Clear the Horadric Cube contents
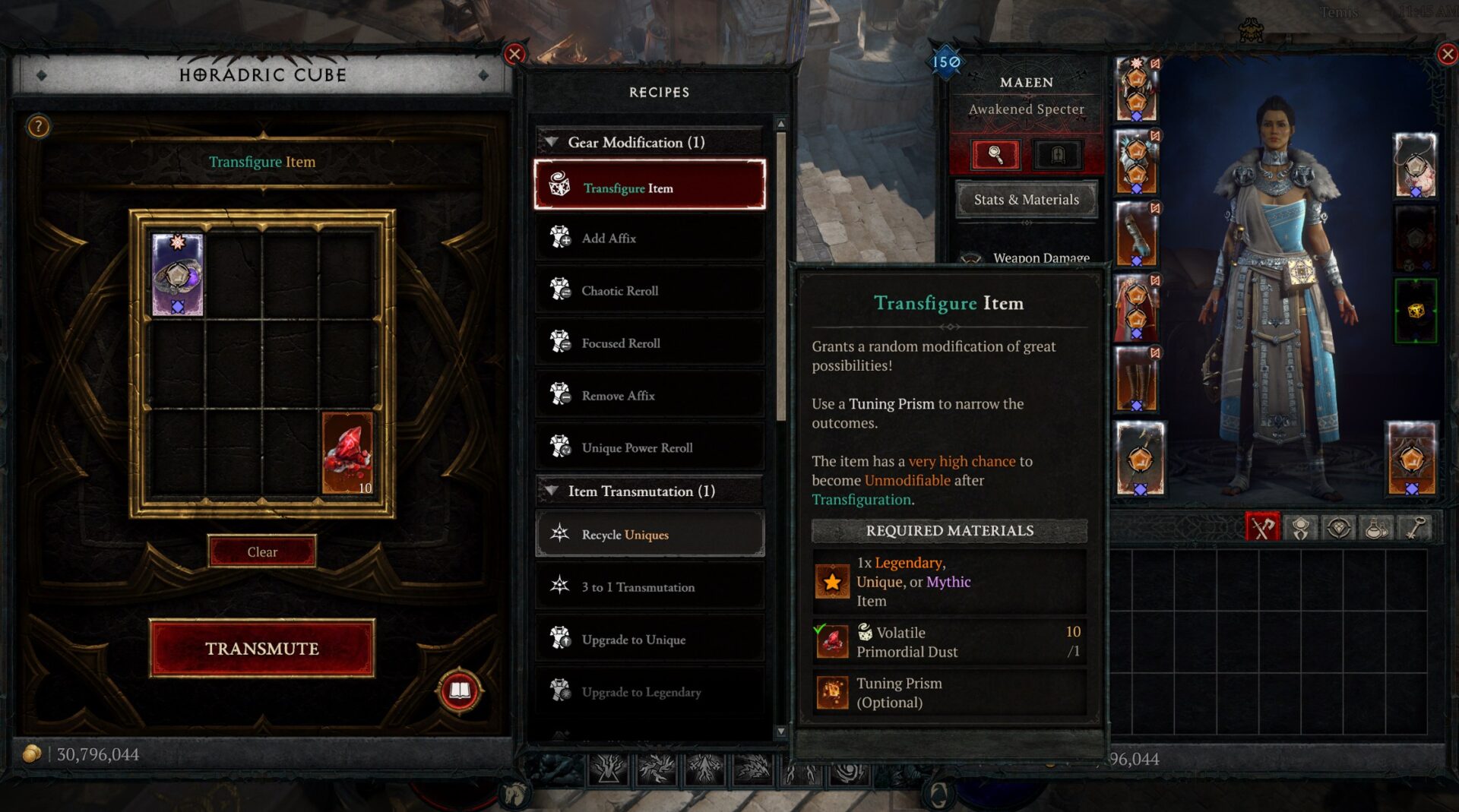1459x812 pixels. [x=261, y=551]
